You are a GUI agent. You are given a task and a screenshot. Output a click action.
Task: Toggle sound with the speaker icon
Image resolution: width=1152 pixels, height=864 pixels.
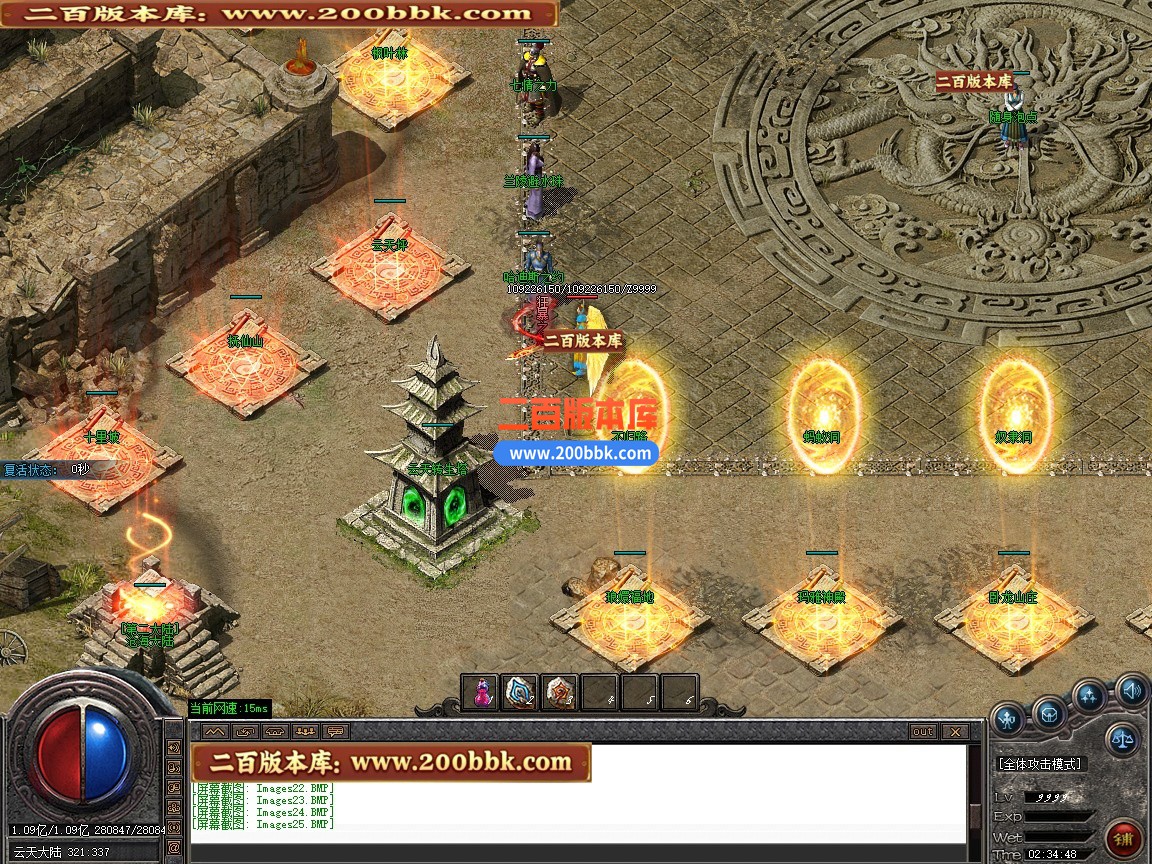1131,689
